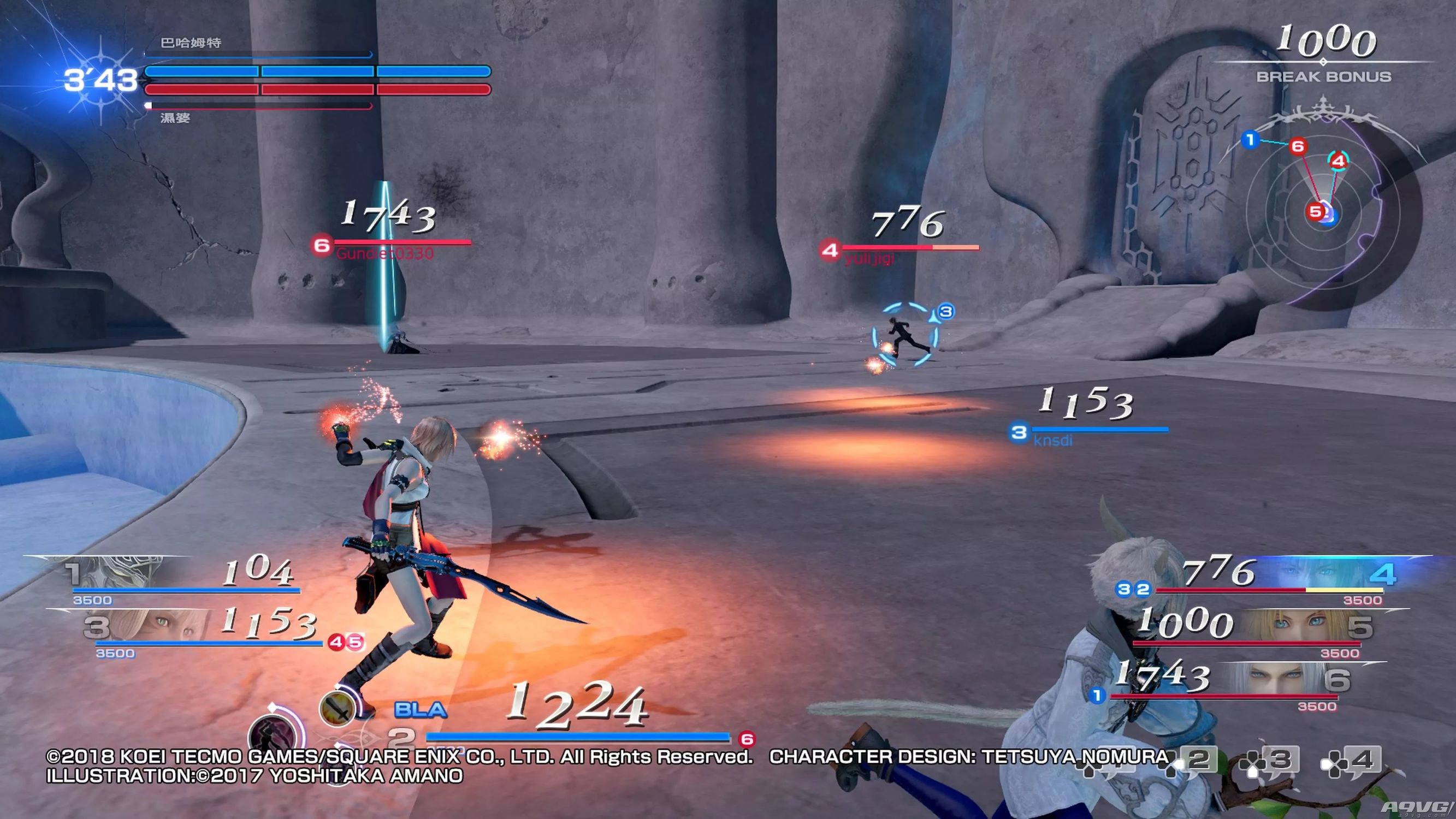
Task: Activate the sword EX skill icon
Action: pyautogui.click(x=338, y=708)
